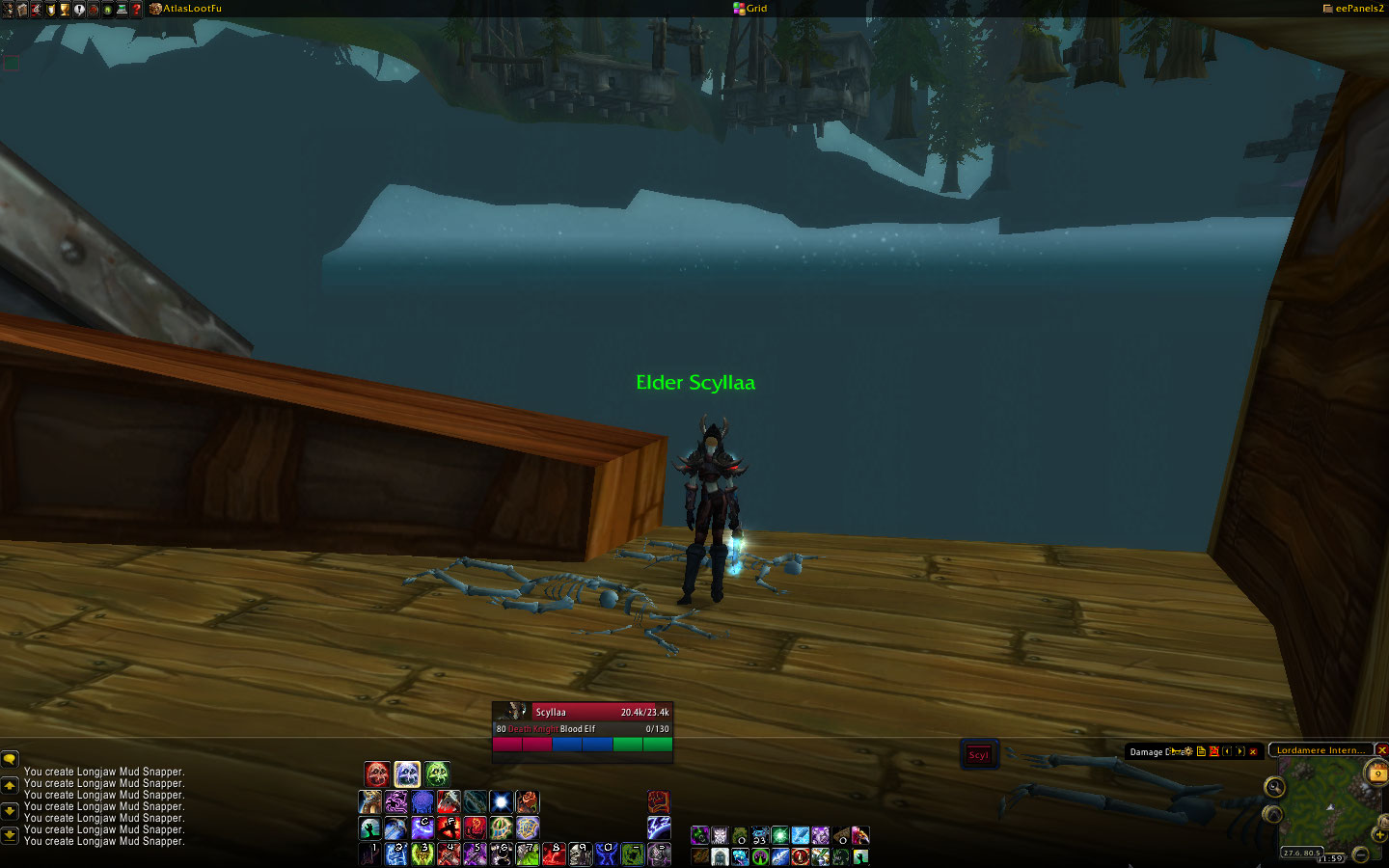1389x868 pixels.
Task: Open the calendar icon showing 9
Action: (x=1376, y=773)
